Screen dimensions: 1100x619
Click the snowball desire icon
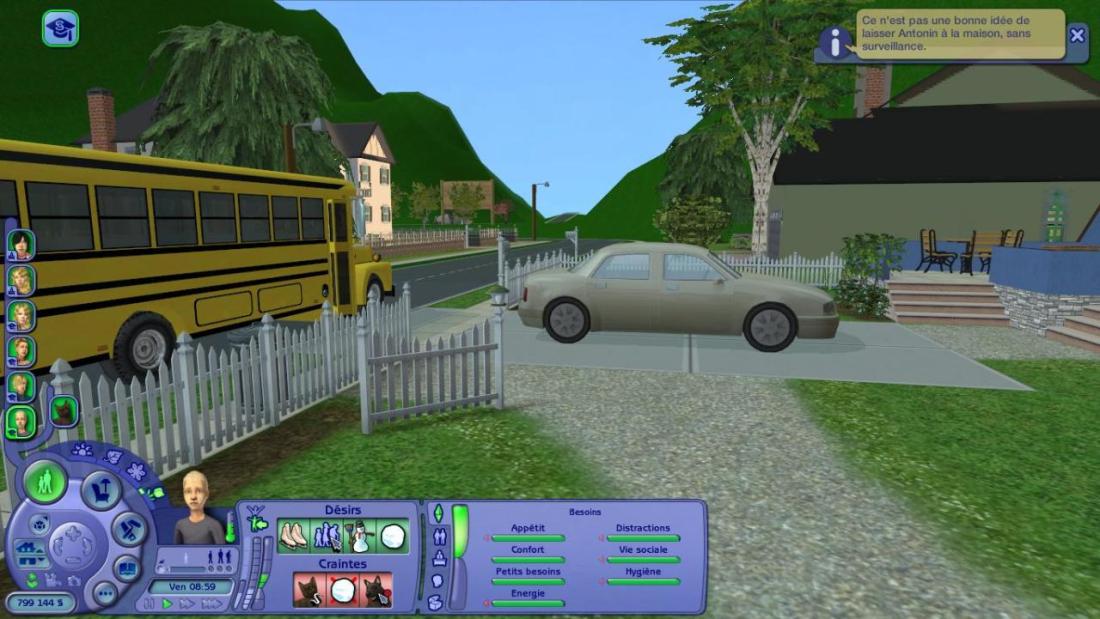pyautogui.click(x=393, y=536)
